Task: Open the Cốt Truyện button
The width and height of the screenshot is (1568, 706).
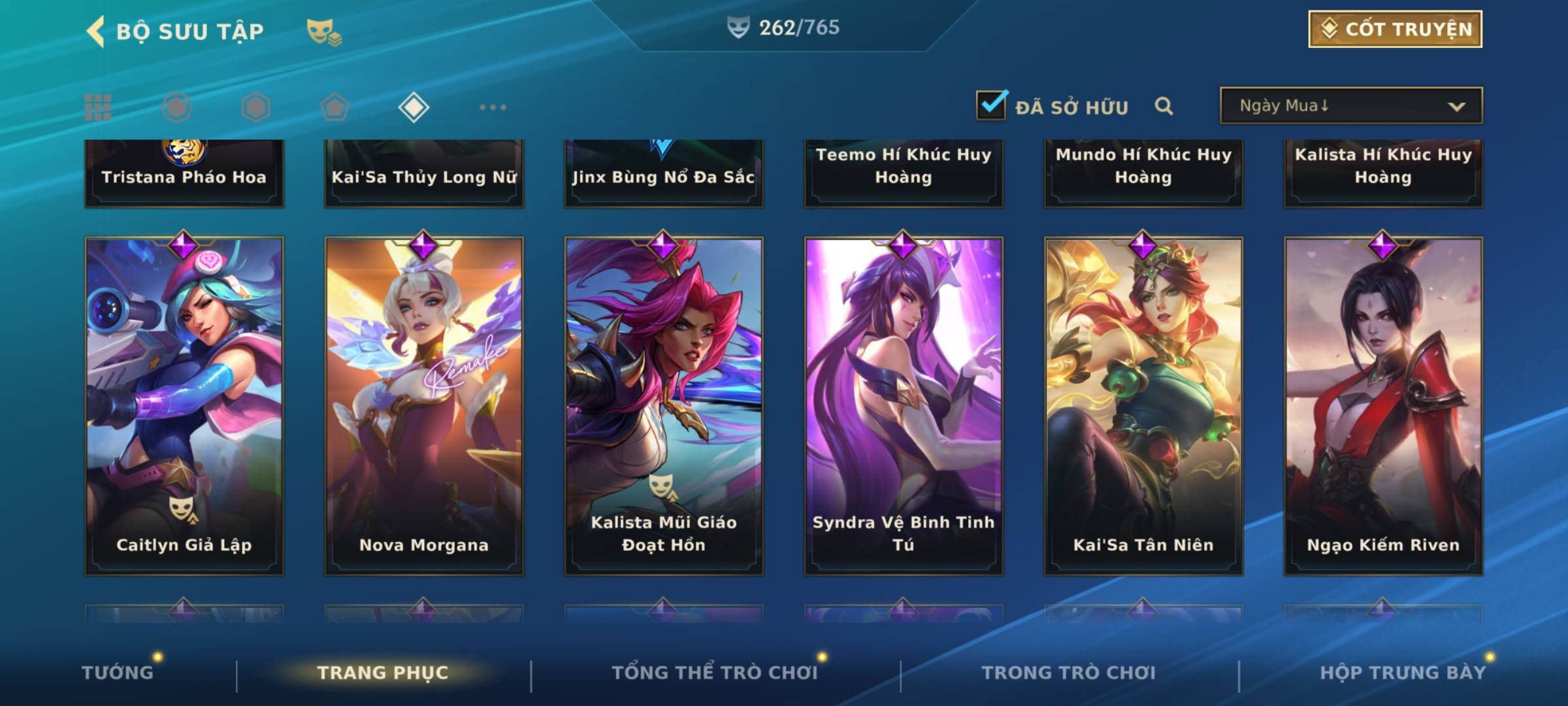Action: (1395, 29)
